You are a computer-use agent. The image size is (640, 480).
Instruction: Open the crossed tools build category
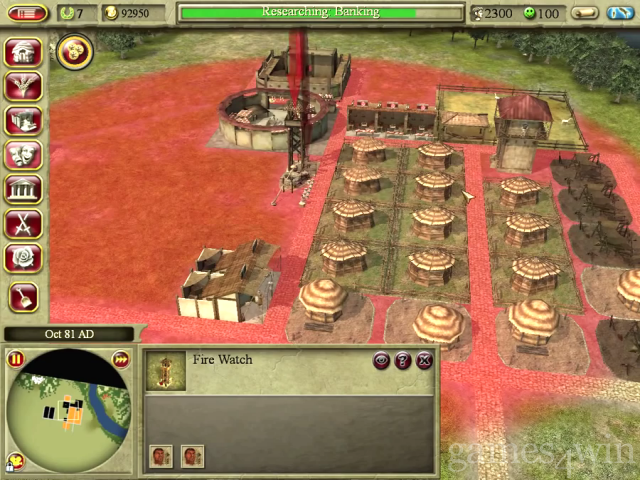22,224
